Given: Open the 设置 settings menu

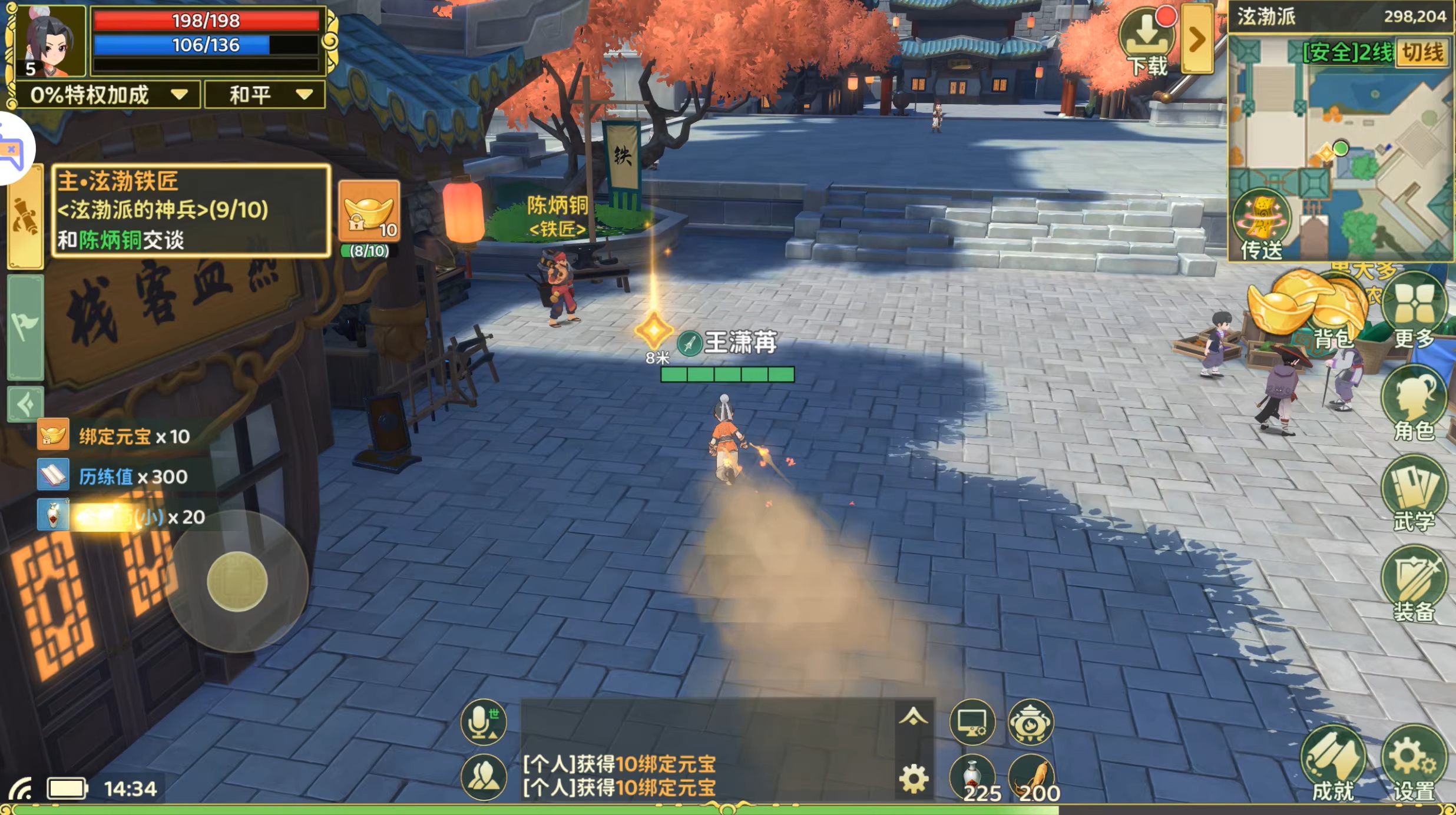Looking at the screenshot, I should (1414, 763).
